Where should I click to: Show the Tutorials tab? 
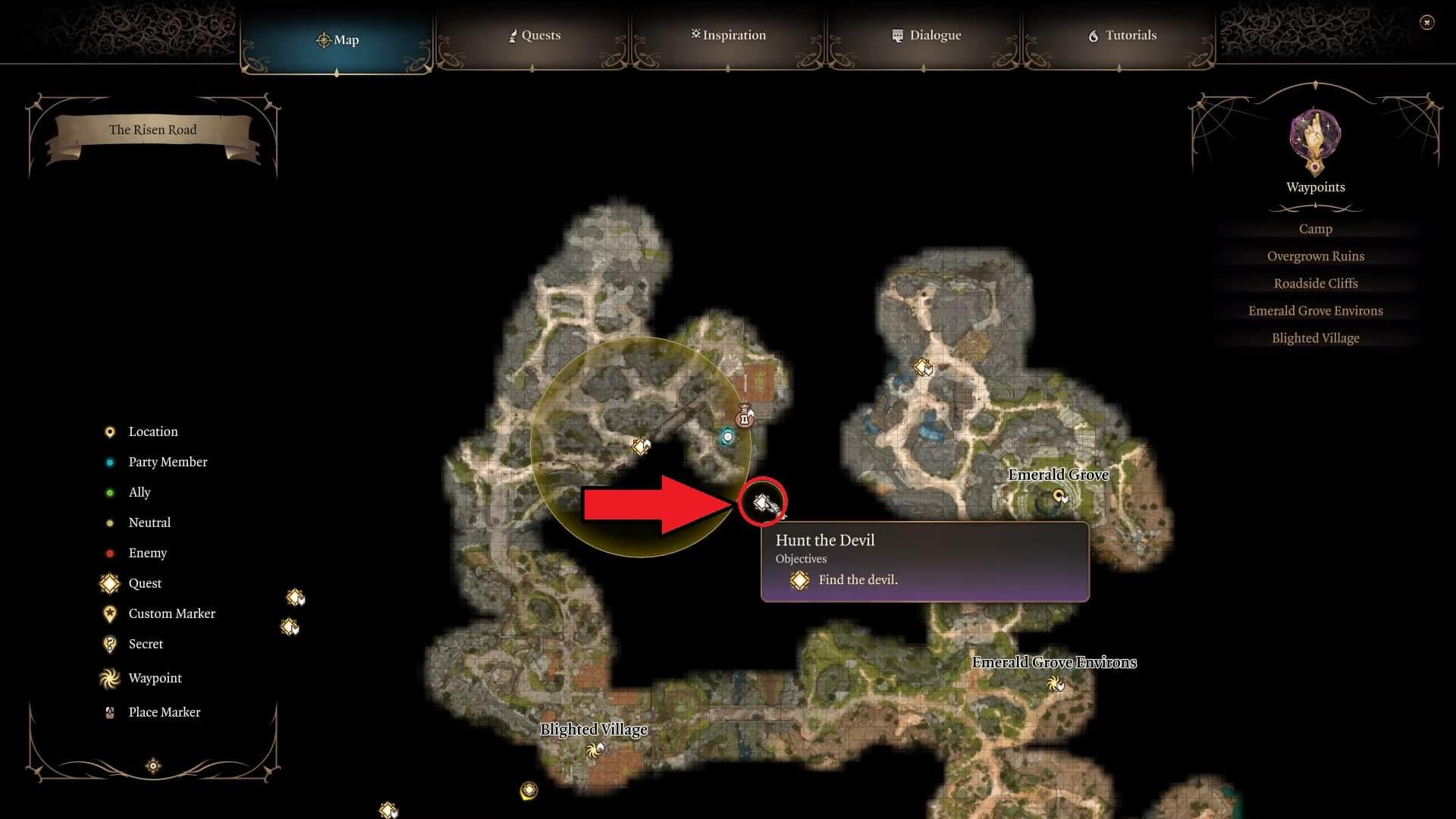pos(1122,36)
